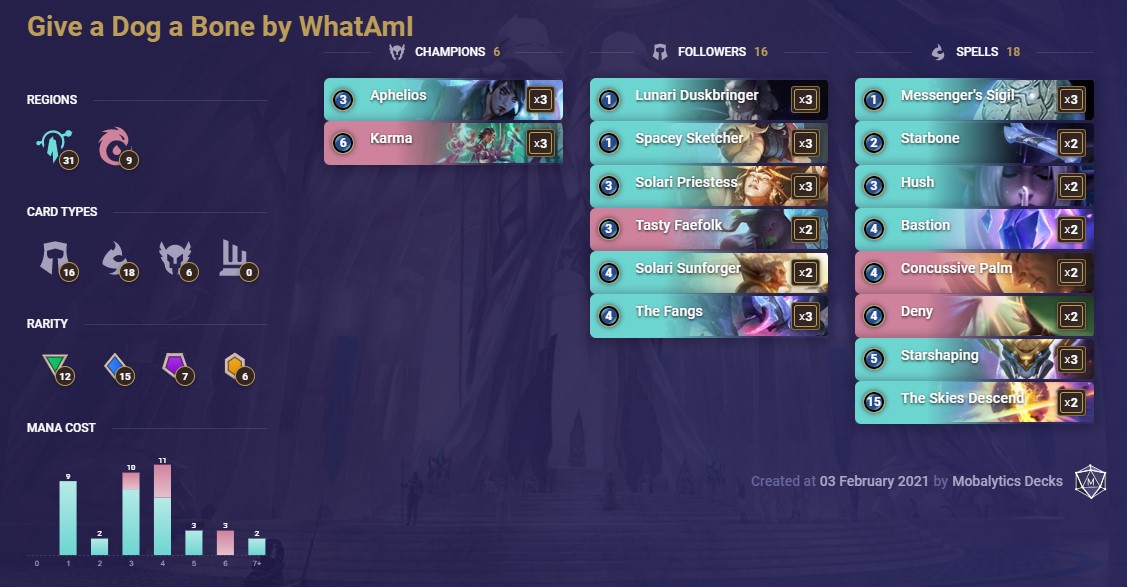The image size is (1127, 587).
Task: Choose the Karma champion card
Action: (x=443, y=143)
